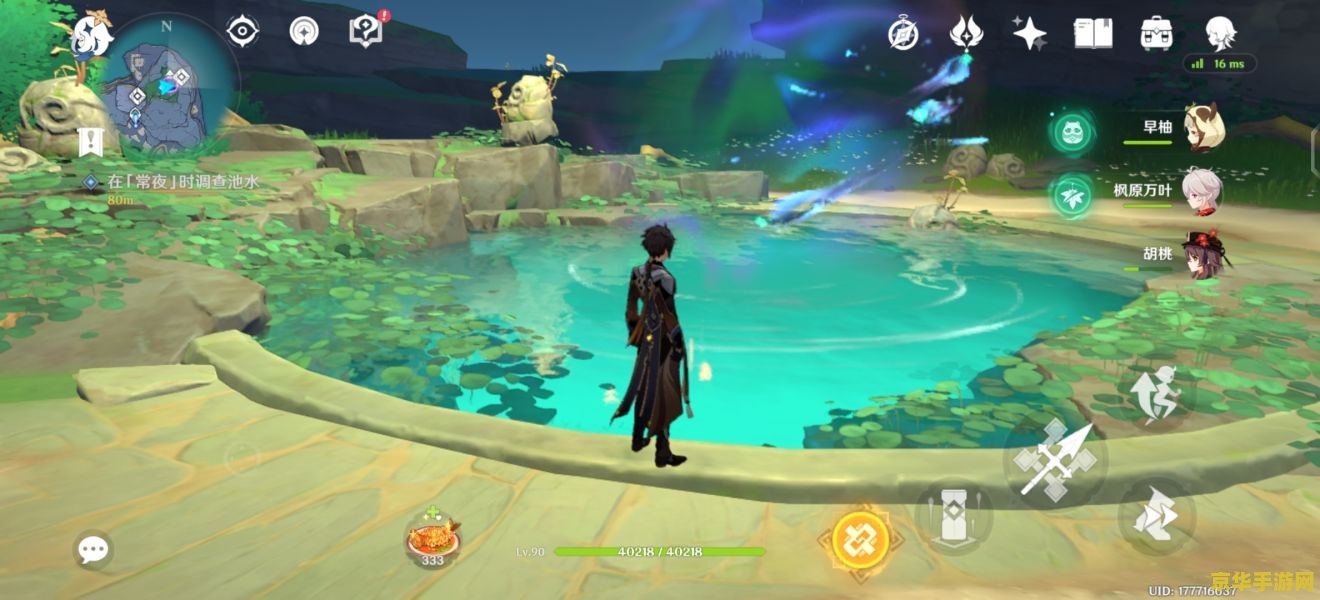
Task: Open the character screen icon
Action: [1221, 33]
